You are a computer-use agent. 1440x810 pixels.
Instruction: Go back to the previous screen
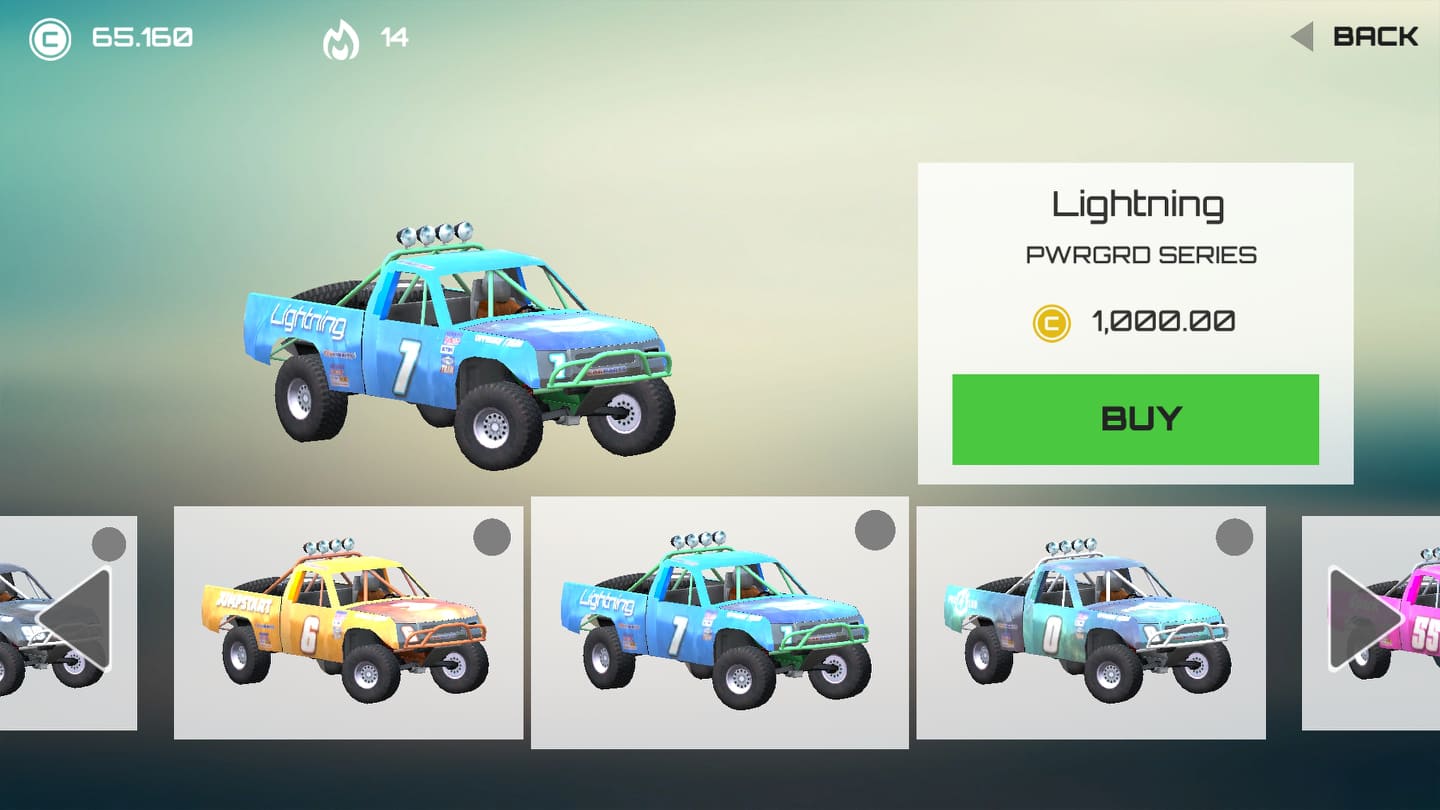click(x=1355, y=37)
